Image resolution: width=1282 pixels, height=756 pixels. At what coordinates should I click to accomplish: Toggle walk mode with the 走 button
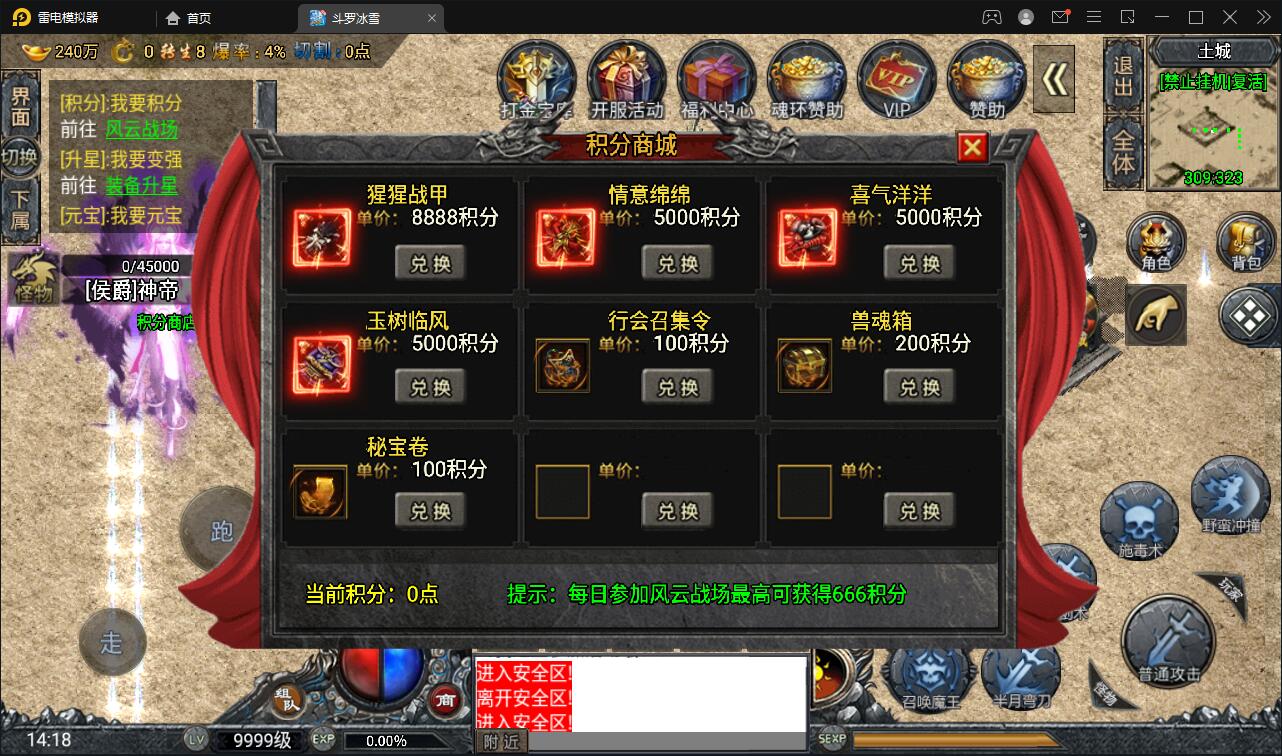click(x=113, y=643)
